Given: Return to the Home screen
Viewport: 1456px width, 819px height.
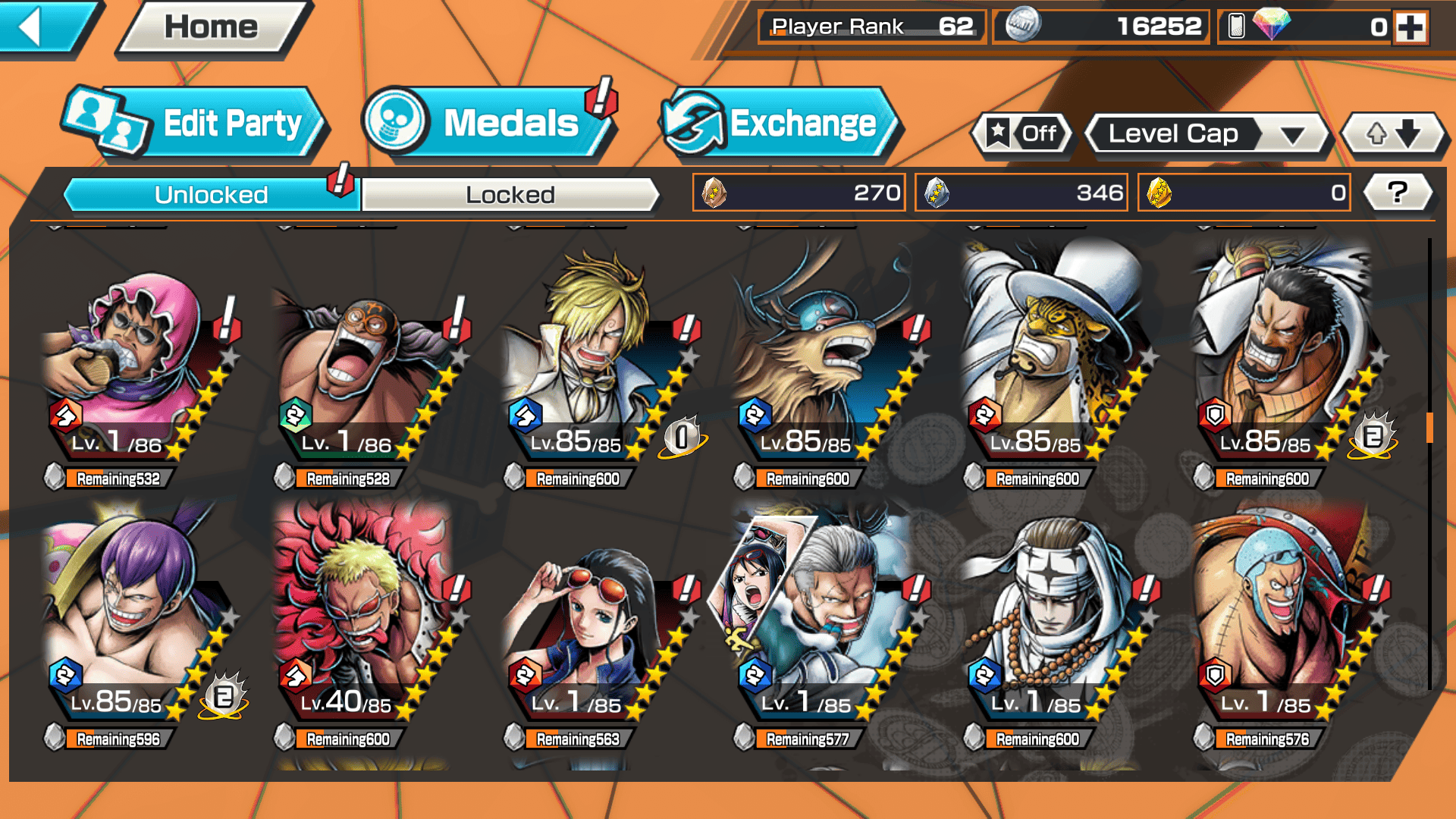Looking at the screenshot, I should 212,27.
